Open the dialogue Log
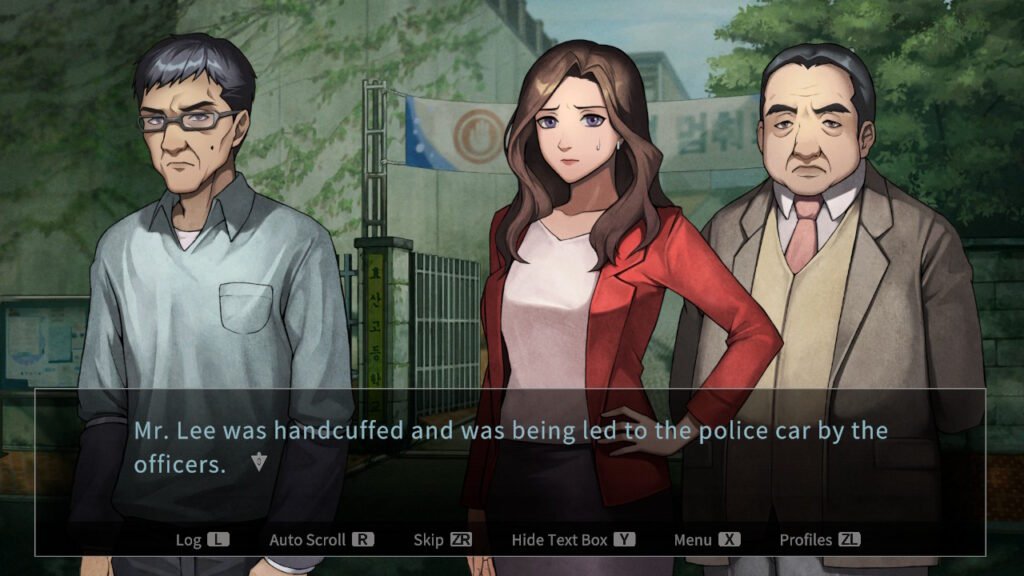 click(x=201, y=540)
